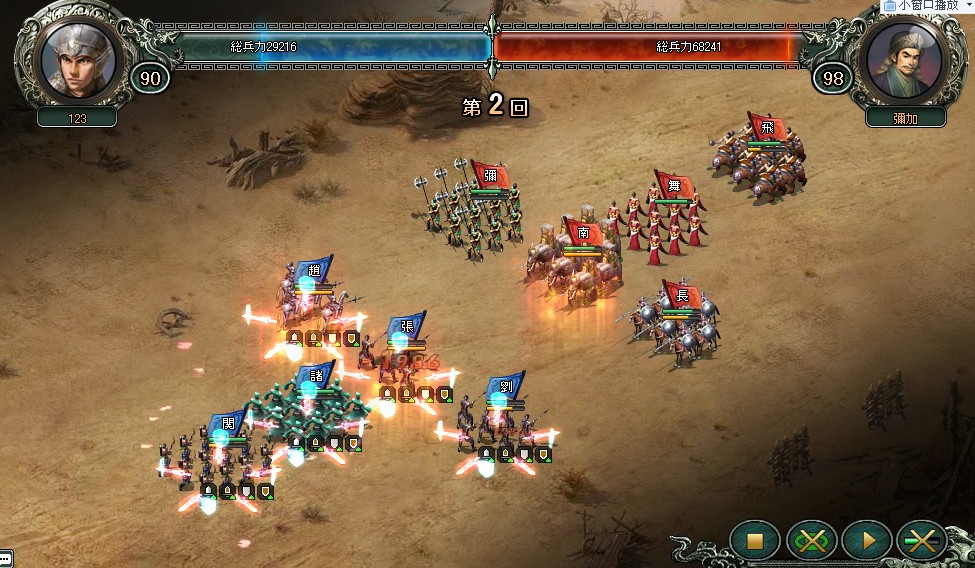Toggle the green ring crossed-swords button
Image resolution: width=975 pixels, height=568 pixels.
coord(811,541)
